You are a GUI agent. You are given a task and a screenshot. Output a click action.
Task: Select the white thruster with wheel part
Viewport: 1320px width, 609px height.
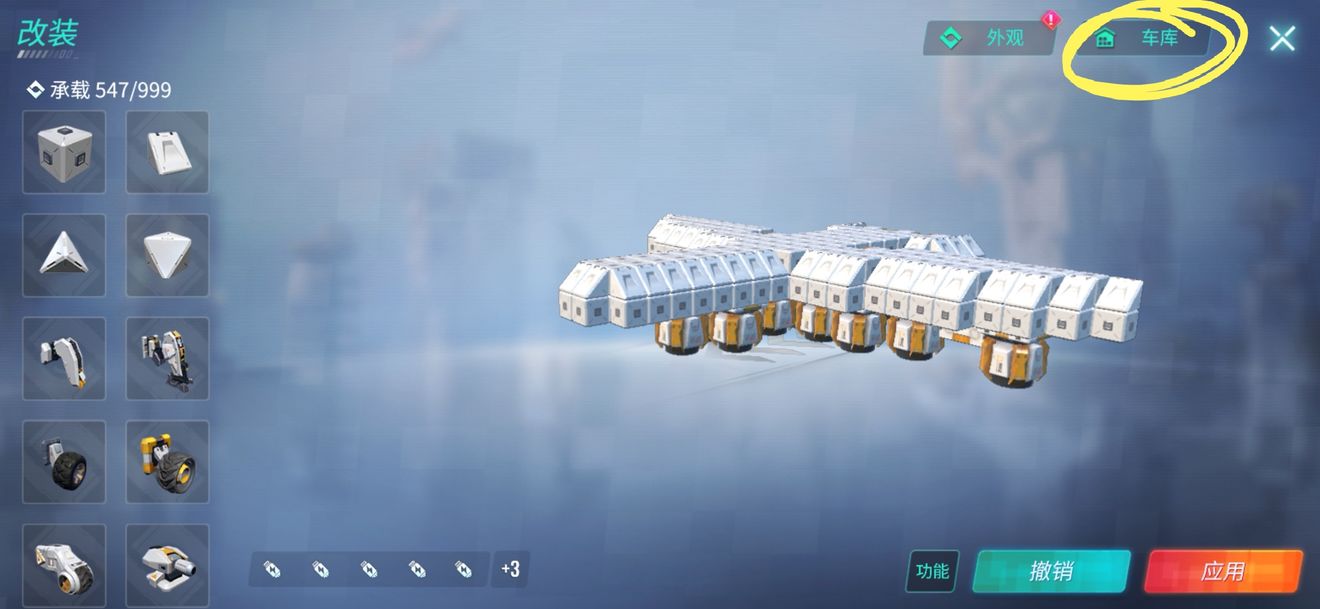pos(64,562)
